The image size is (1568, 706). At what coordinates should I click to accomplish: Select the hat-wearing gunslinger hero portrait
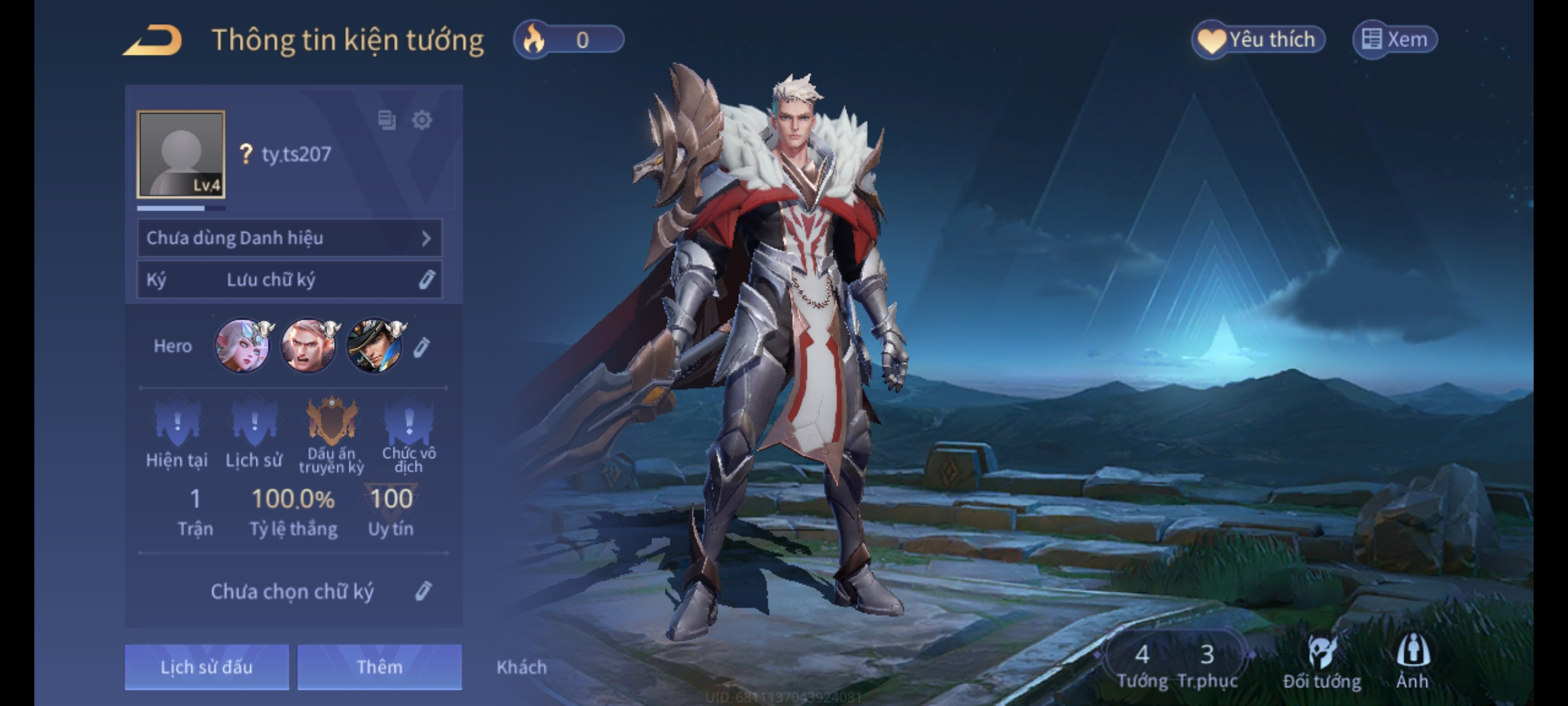point(374,346)
